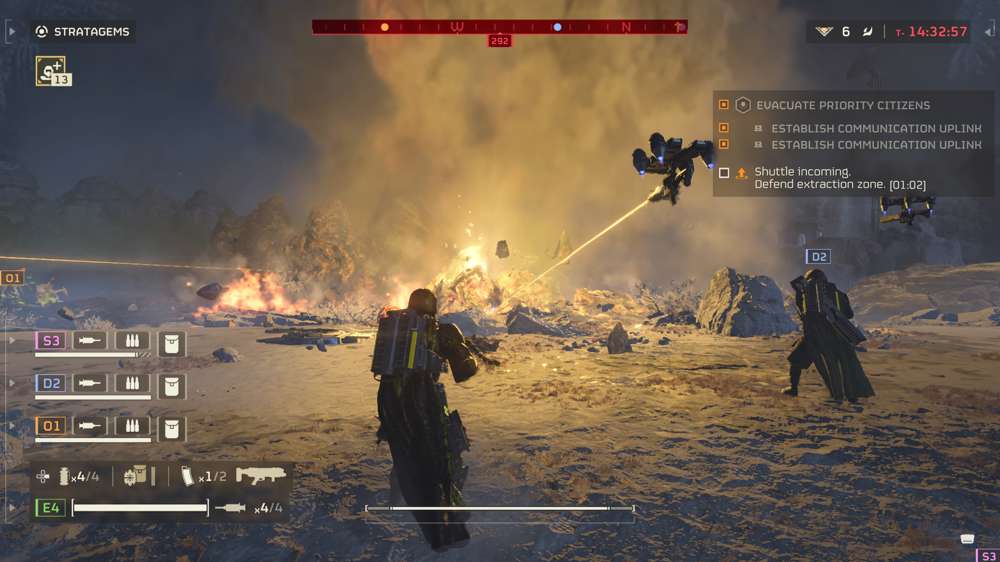Click the compass bar heading indicator
Viewport: 1000px width, 562px height.
pyautogui.click(x=499, y=41)
